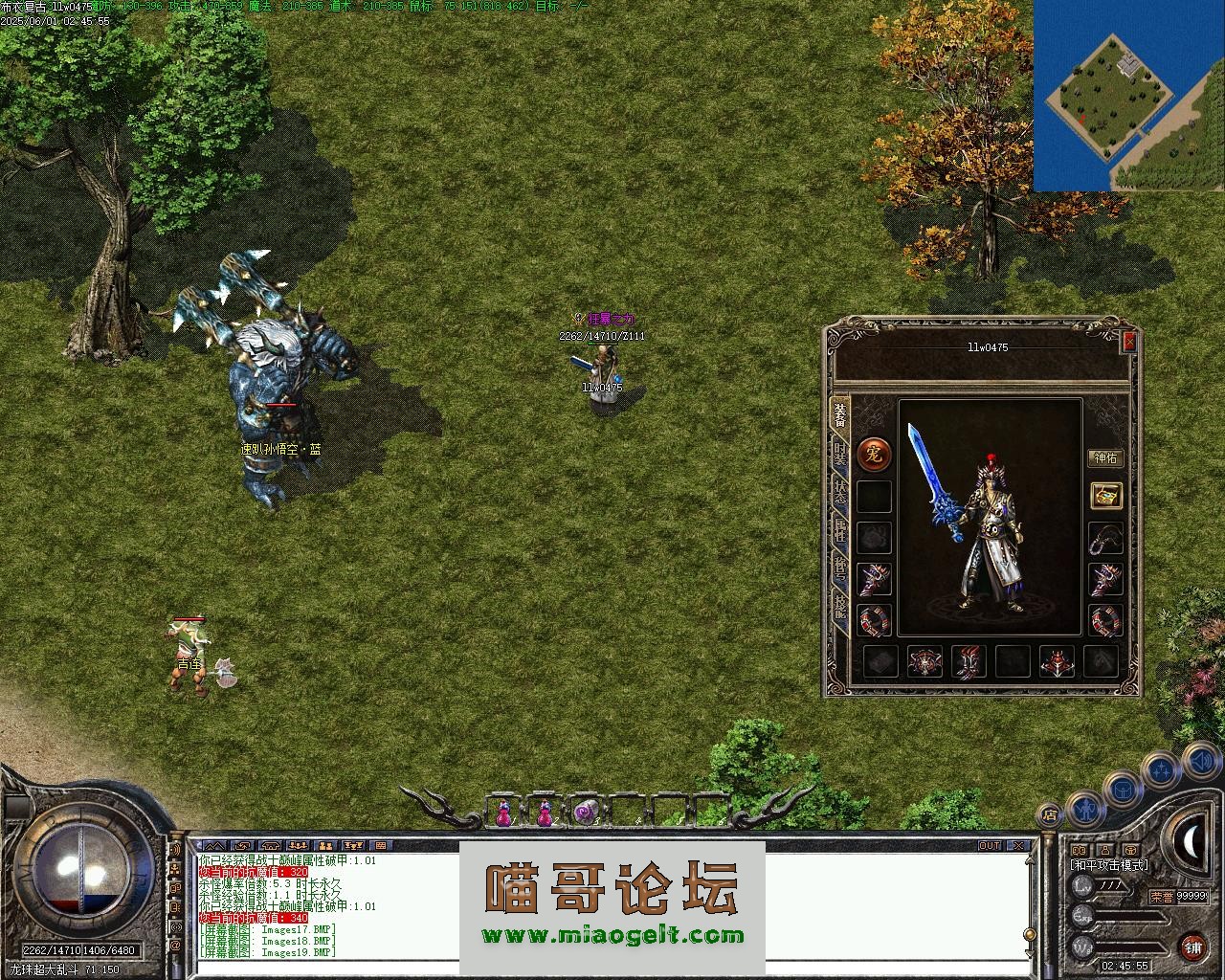Click the round 宠 pet button

(873, 455)
